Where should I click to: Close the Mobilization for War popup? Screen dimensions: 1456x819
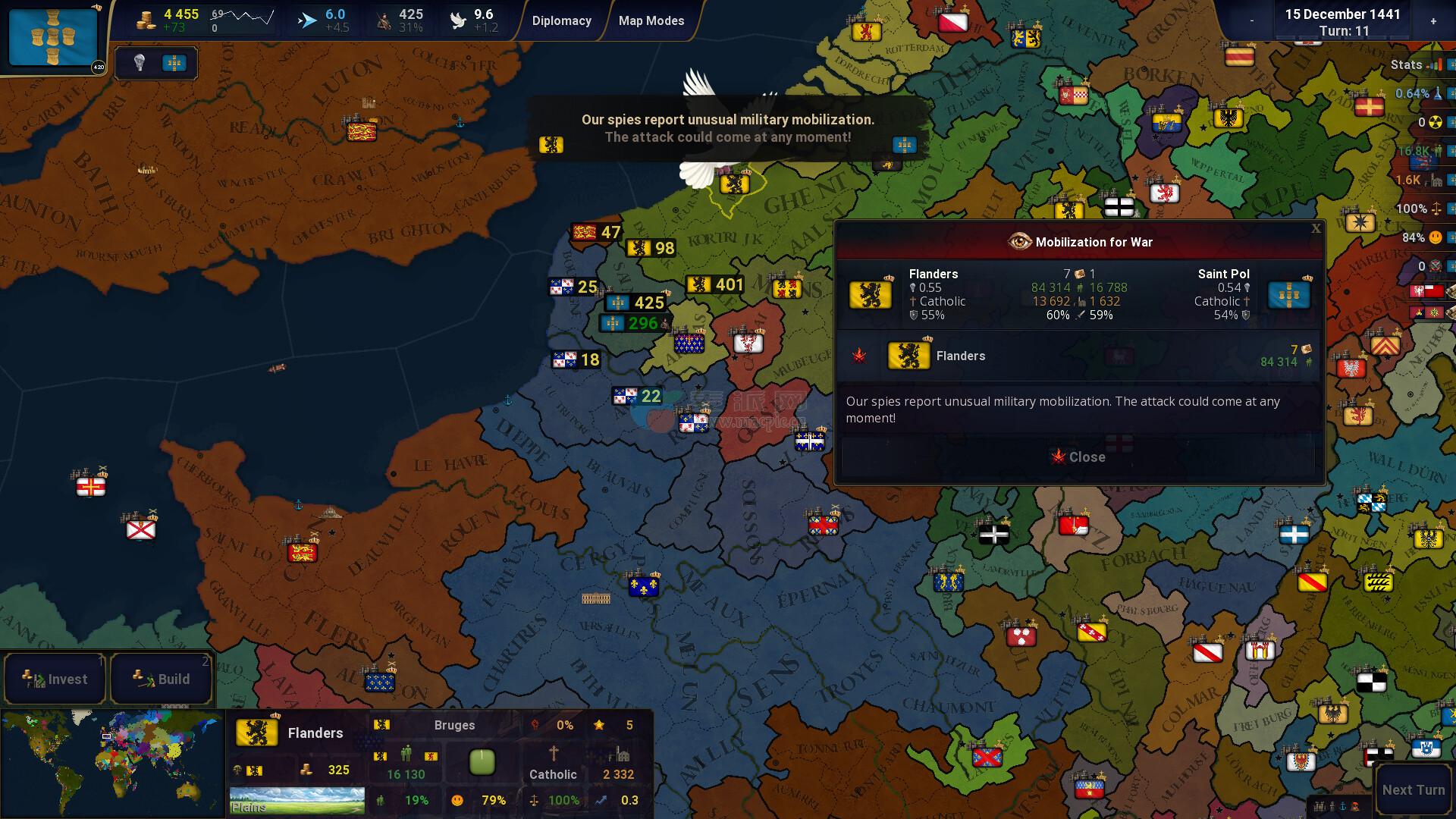1078,457
